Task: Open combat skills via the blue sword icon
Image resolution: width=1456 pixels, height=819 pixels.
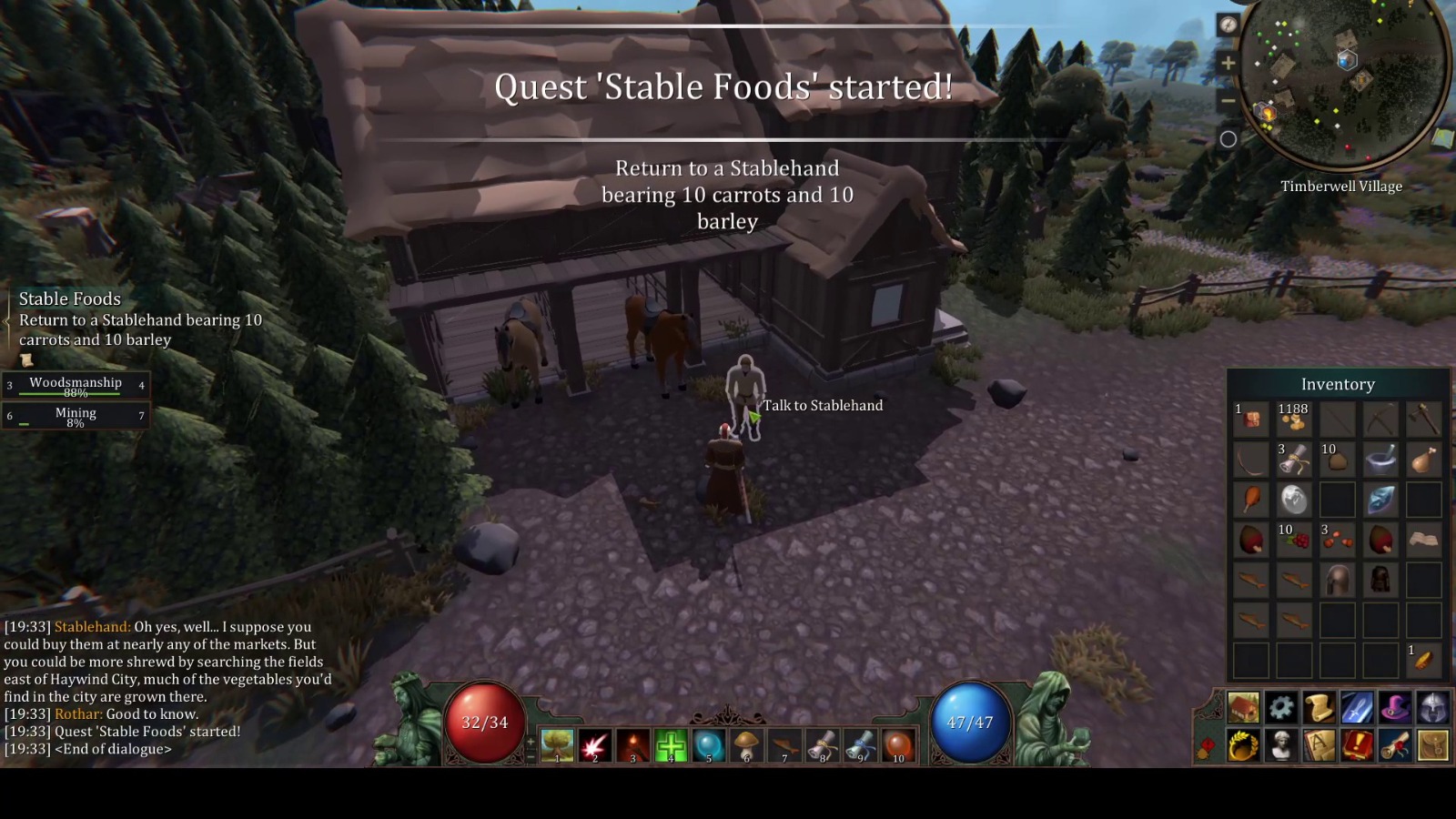Action: pyautogui.click(x=1357, y=706)
